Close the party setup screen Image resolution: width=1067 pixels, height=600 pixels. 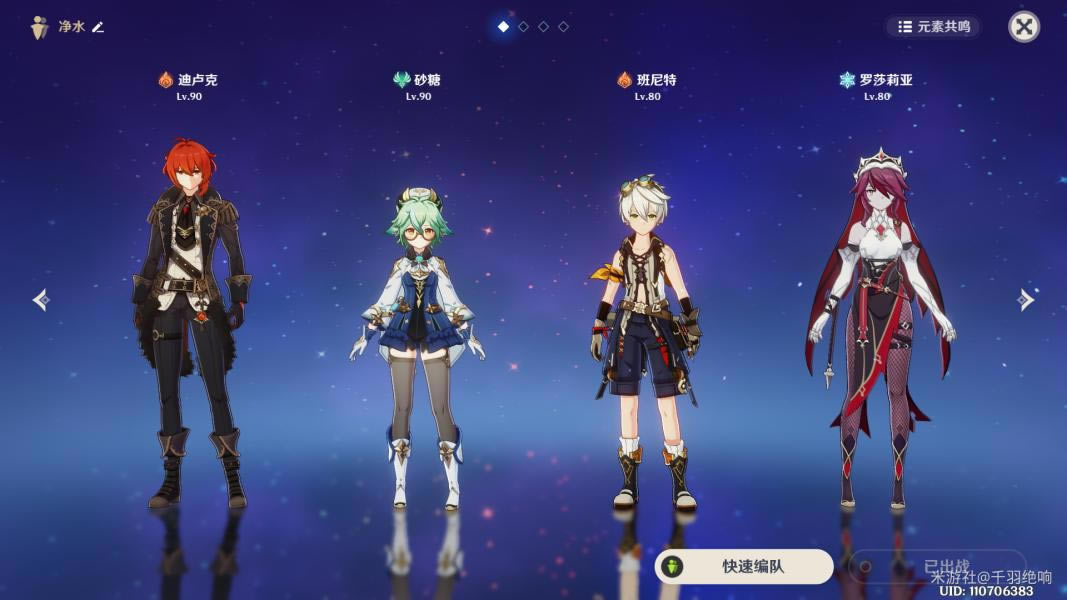pyautogui.click(x=1023, y=27)
